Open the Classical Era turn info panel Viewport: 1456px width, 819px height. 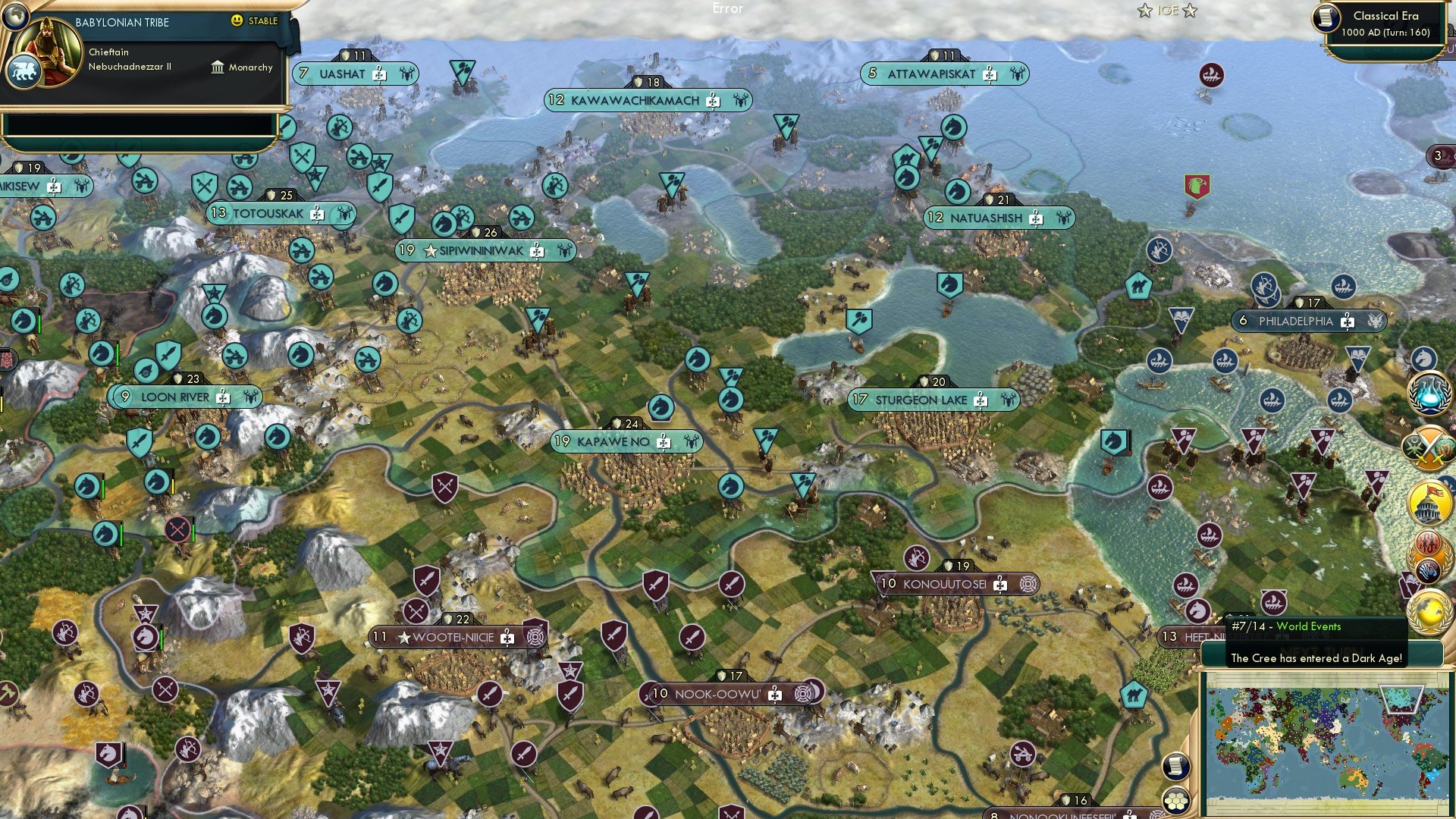[1382, 23]
